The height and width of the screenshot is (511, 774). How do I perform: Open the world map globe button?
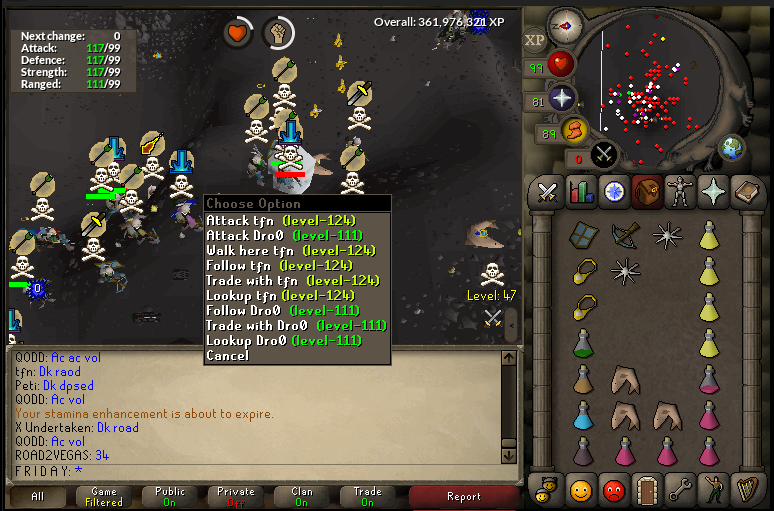[731, 148]
